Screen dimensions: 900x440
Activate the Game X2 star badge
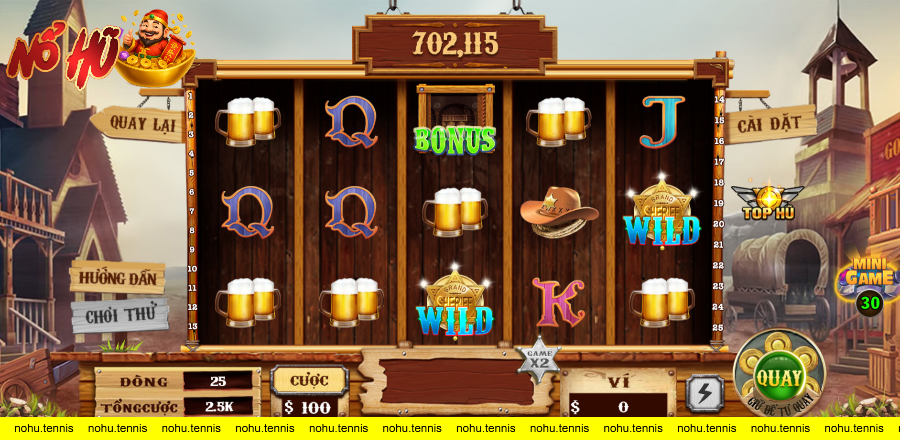pos(539,355)
